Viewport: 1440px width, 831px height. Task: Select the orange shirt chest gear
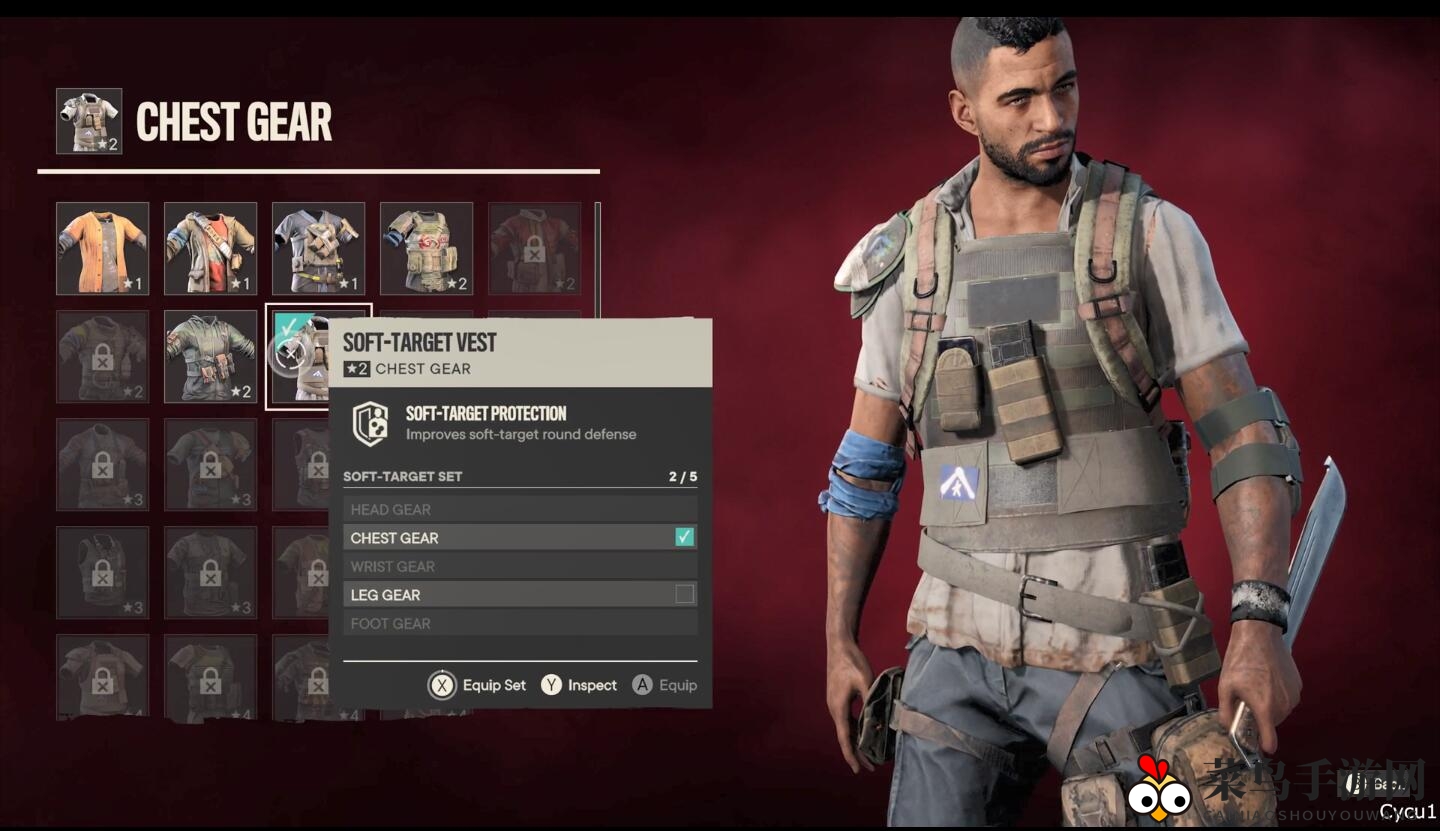[102, 248]
